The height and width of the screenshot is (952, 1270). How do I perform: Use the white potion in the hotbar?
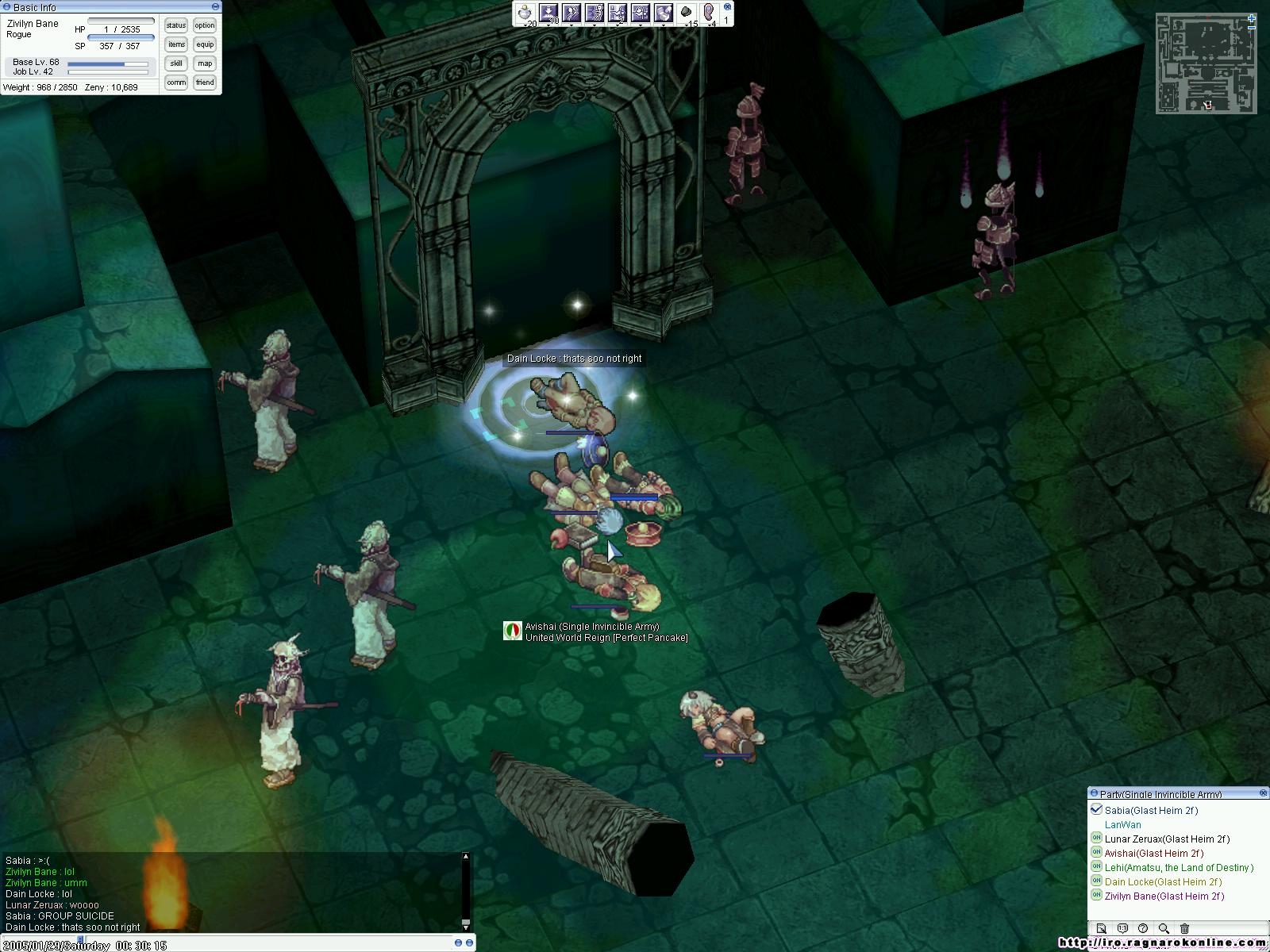click(525, 13)
